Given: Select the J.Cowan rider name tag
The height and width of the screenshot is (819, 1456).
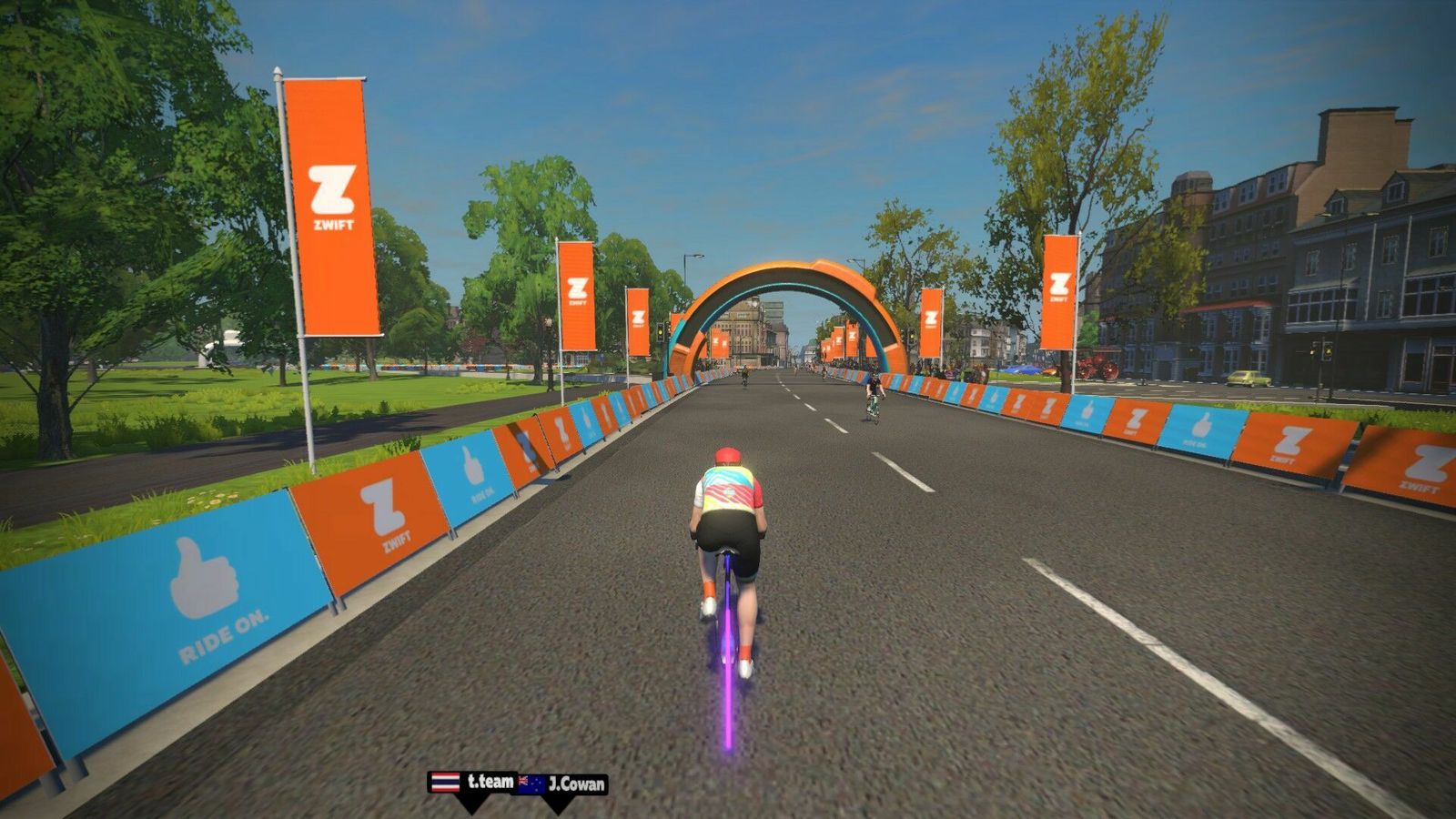Looking at the screenshot, I should tap(563, 784).
